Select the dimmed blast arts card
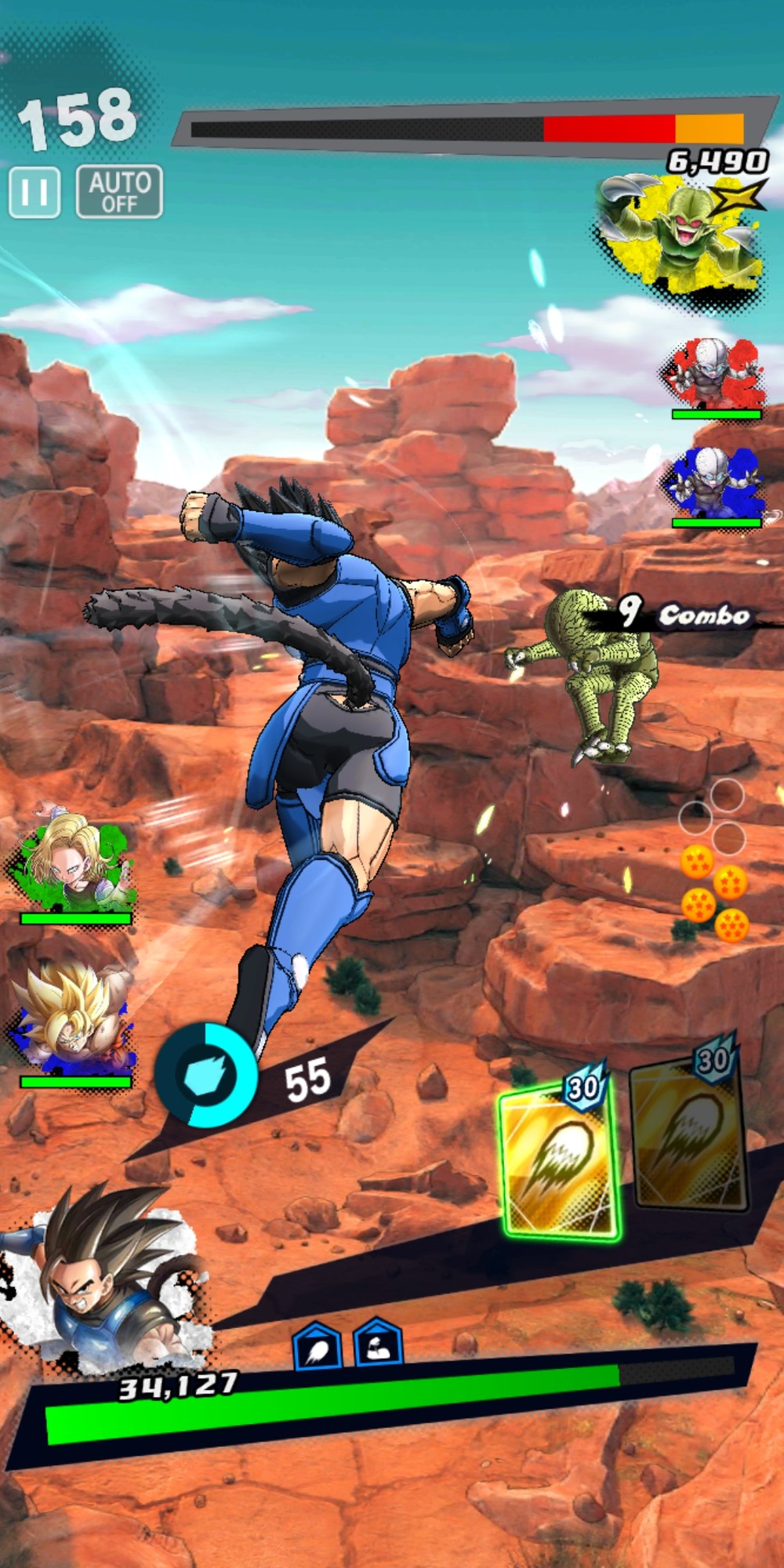784x1568 pixels. (x=689, y=1131)
